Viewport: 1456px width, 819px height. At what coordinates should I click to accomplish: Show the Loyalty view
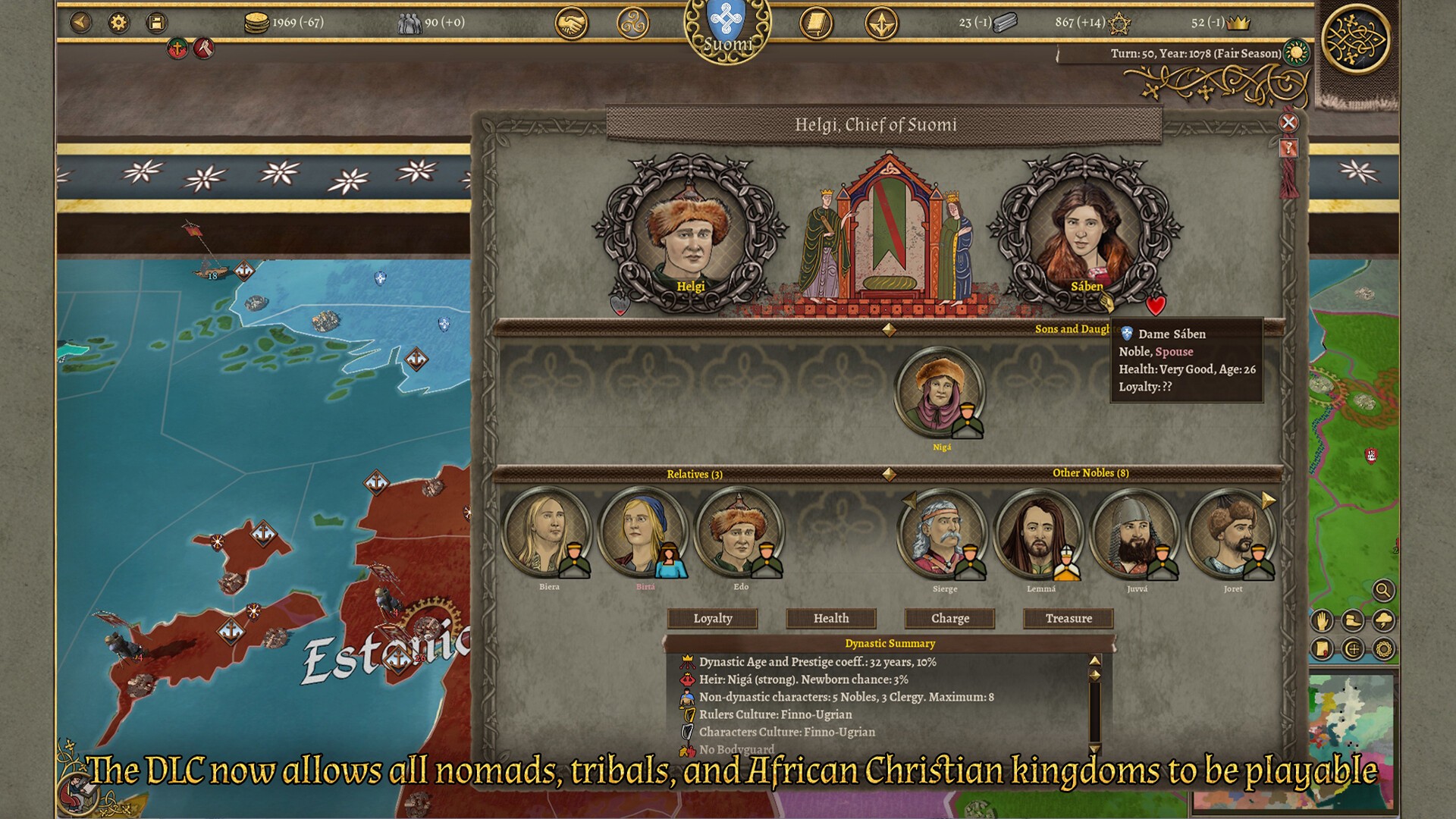click(x=713, y=618)
